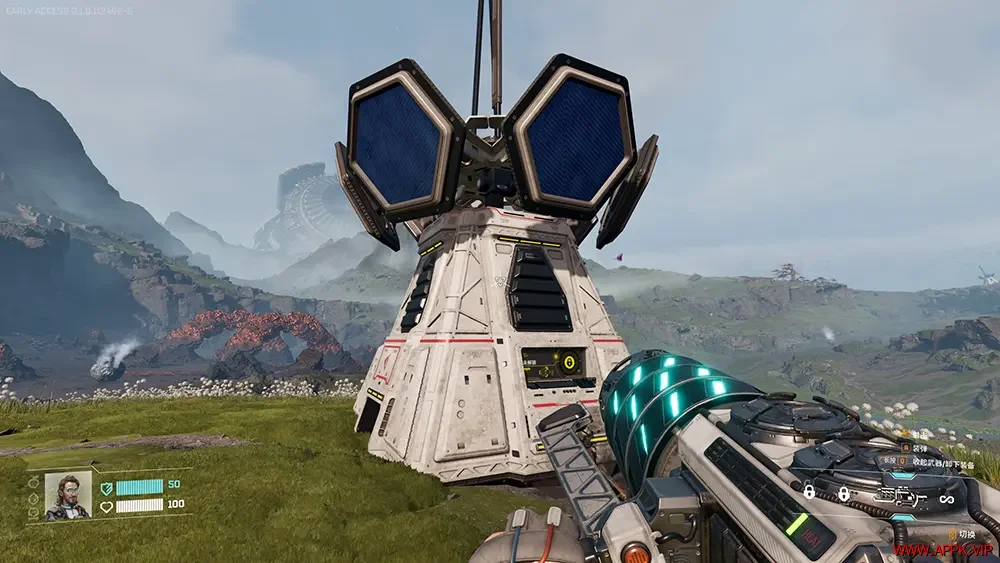
Task: Click the water droplet status icon
Action: (34, 497)
